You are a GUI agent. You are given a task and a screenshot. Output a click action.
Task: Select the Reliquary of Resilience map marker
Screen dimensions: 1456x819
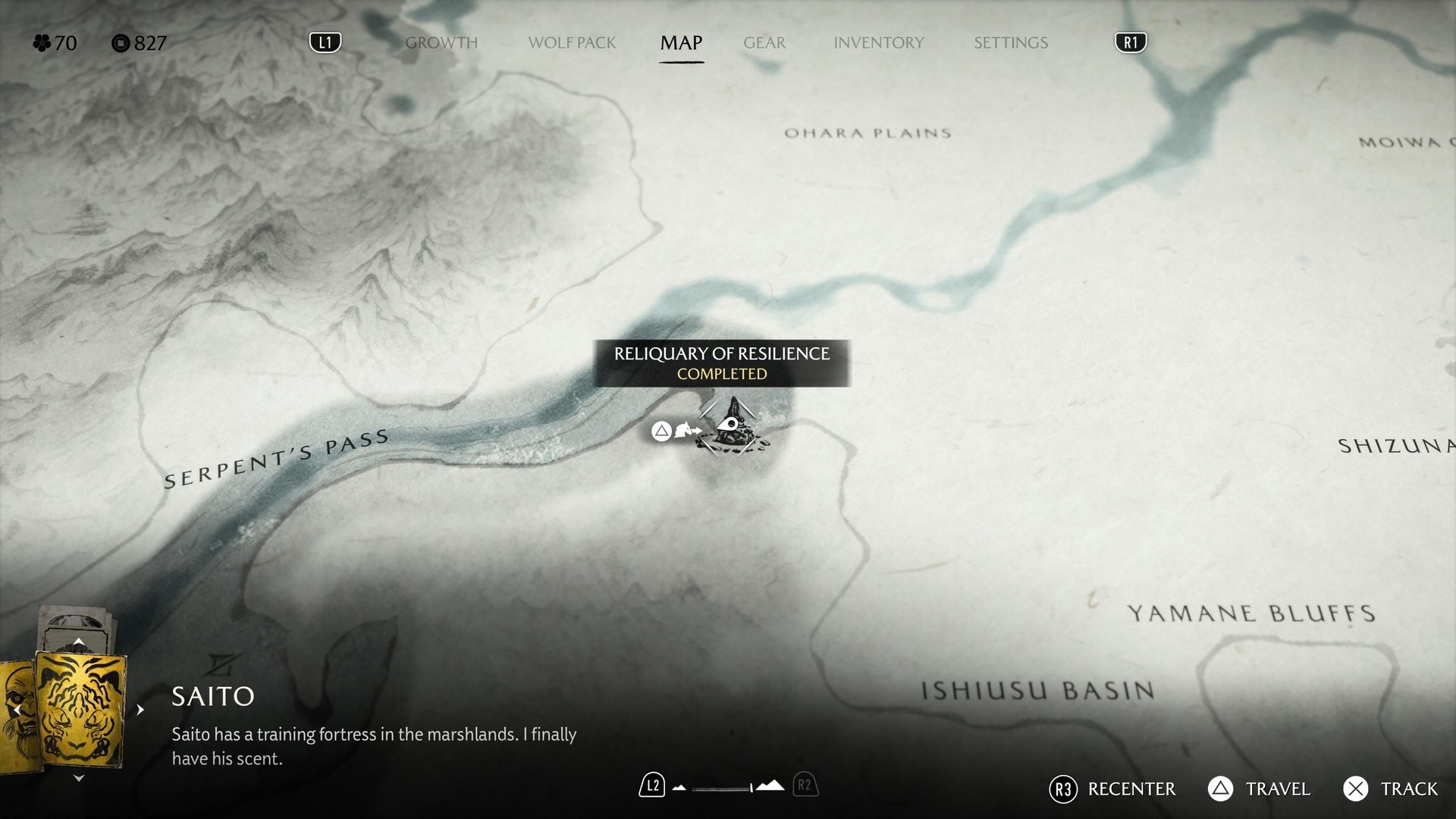732,428
